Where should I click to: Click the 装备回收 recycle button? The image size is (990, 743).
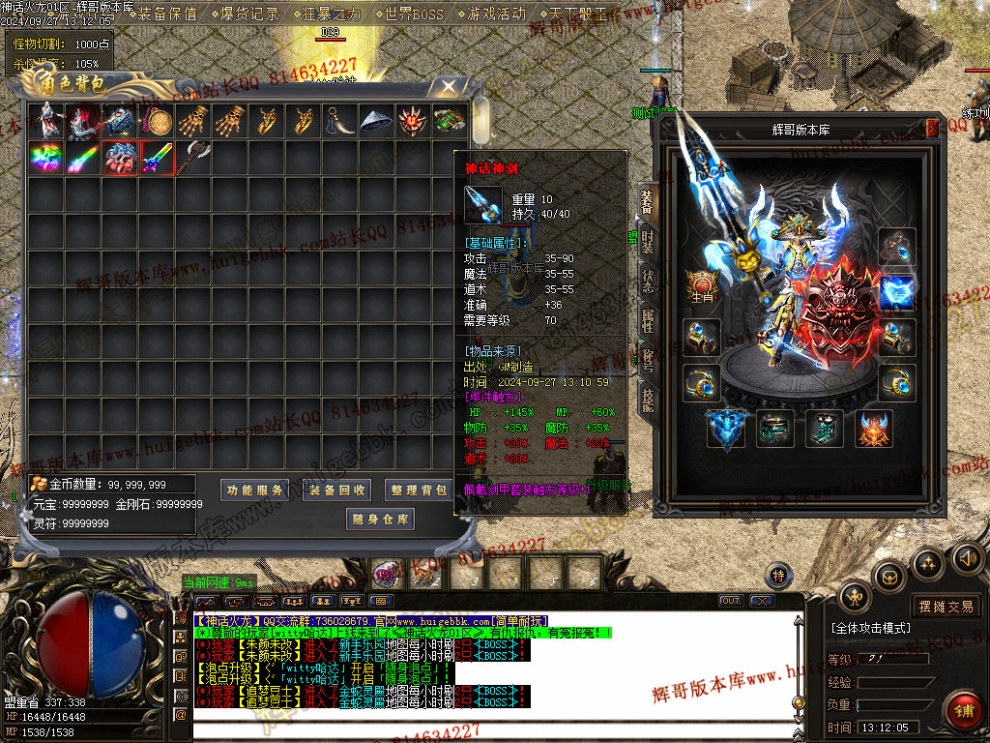coord(337,490)
